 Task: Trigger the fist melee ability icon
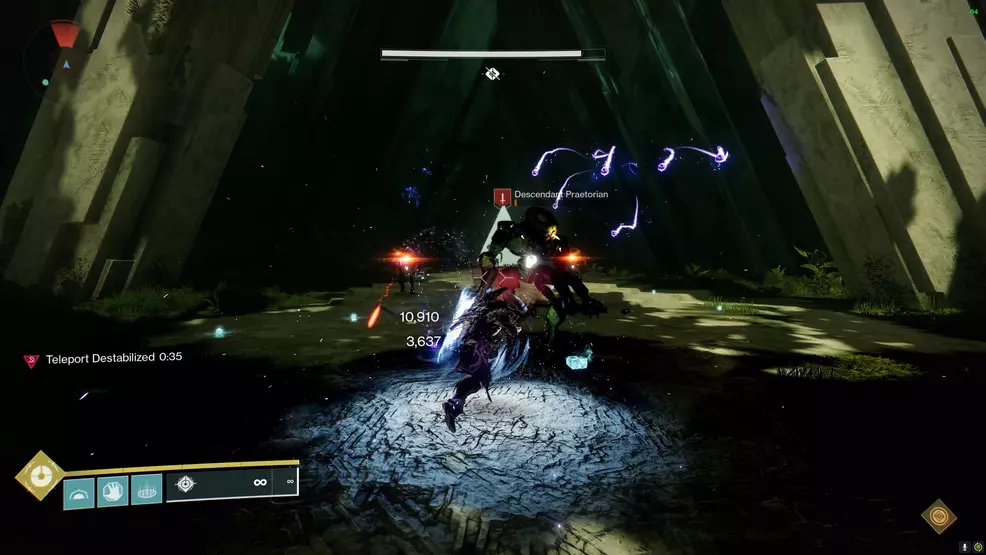(x=113, y=491)
